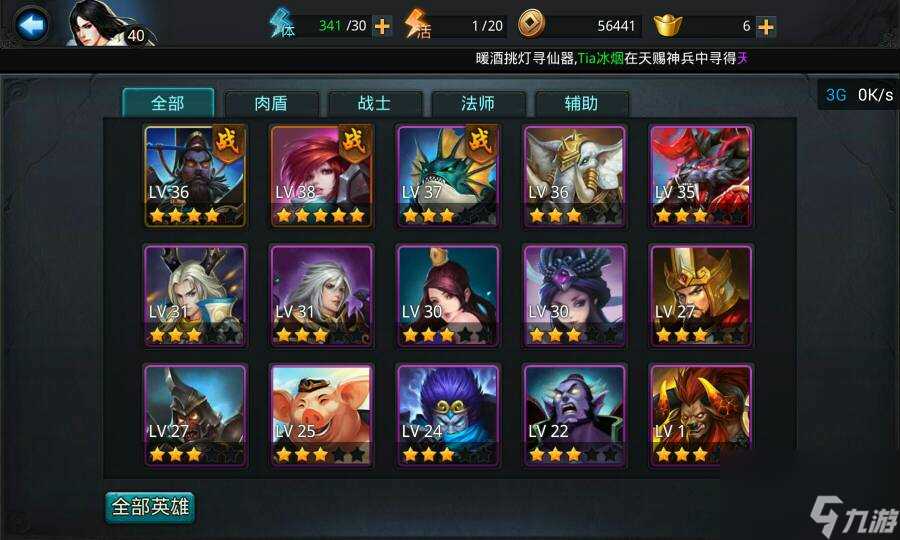
Task: Add gold ingots with the plus button
Action: [x=766, y=27]
